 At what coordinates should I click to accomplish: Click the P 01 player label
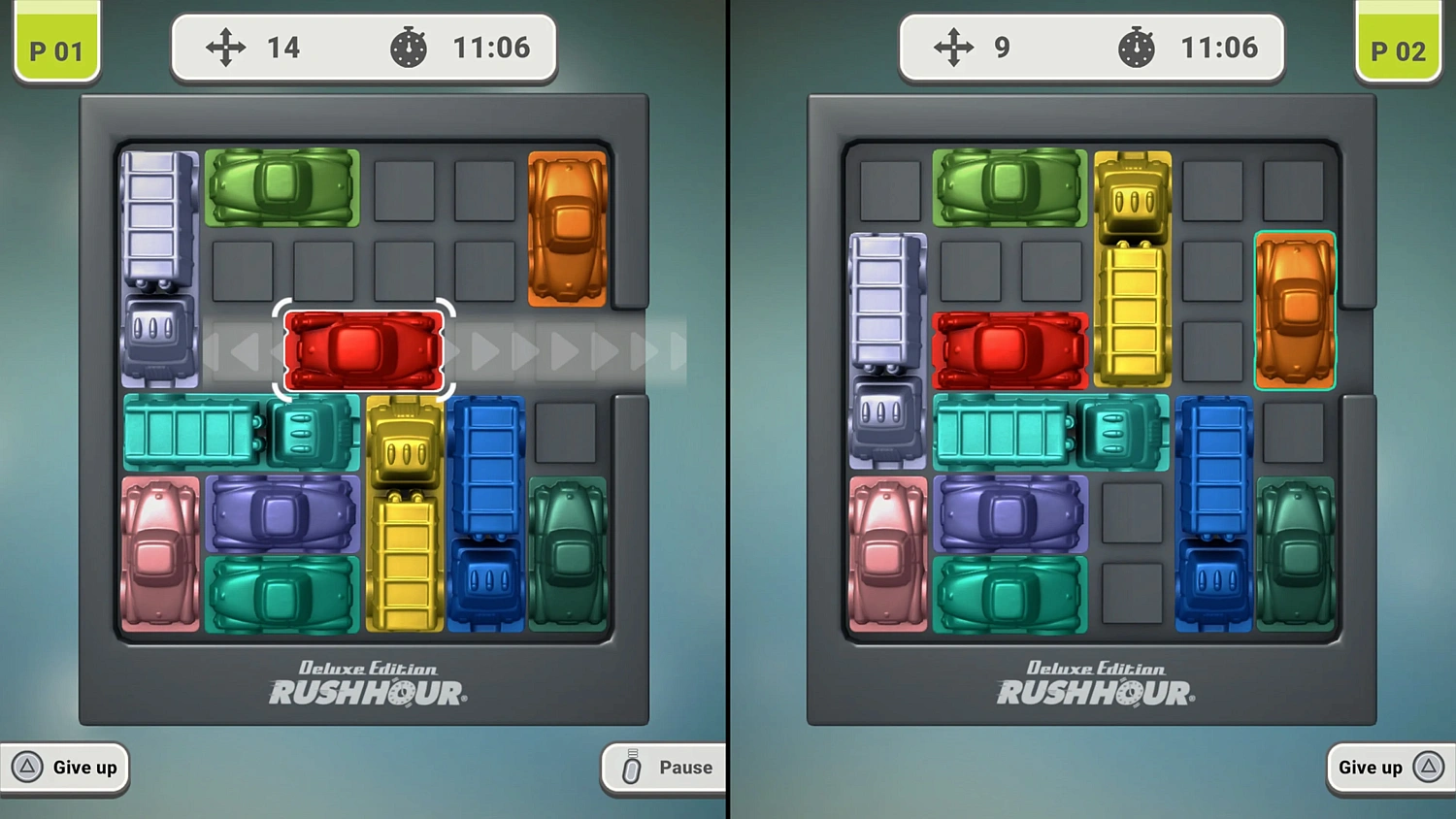coord(55,47)
